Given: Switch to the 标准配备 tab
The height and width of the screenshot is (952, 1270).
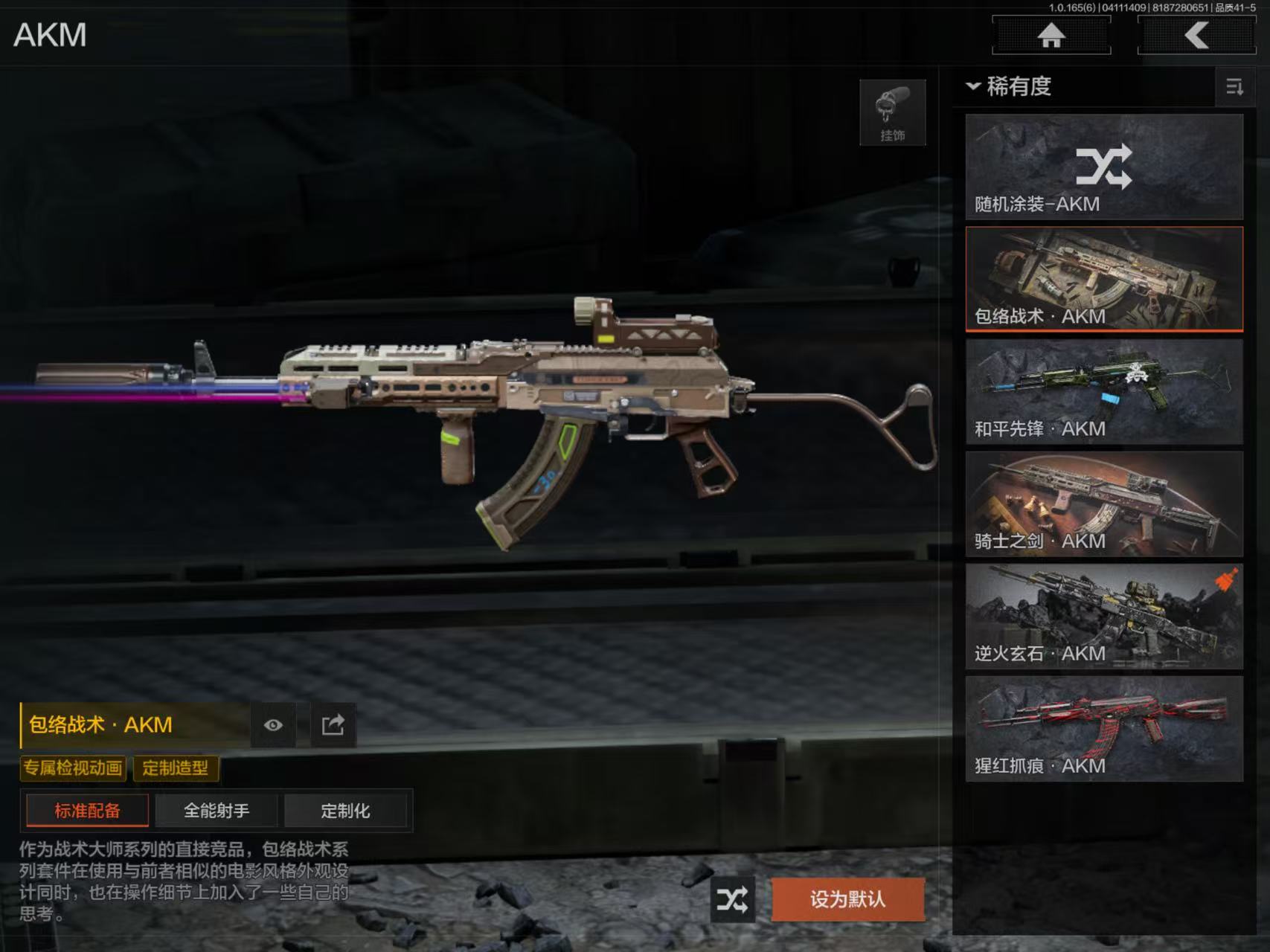Looking at the screenshot, I should tap(87, 811).
